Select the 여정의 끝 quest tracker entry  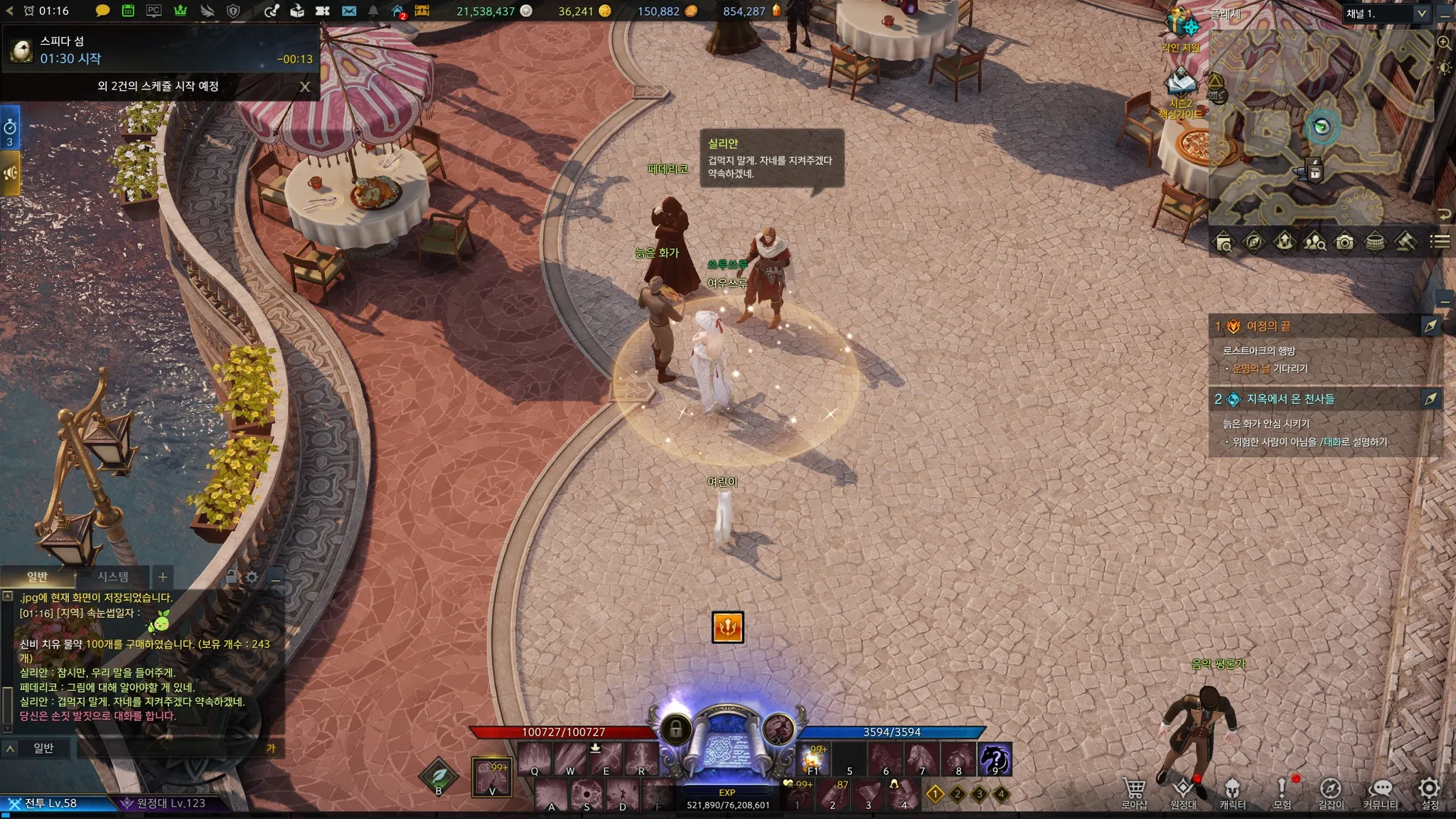tap(1269, 326)
